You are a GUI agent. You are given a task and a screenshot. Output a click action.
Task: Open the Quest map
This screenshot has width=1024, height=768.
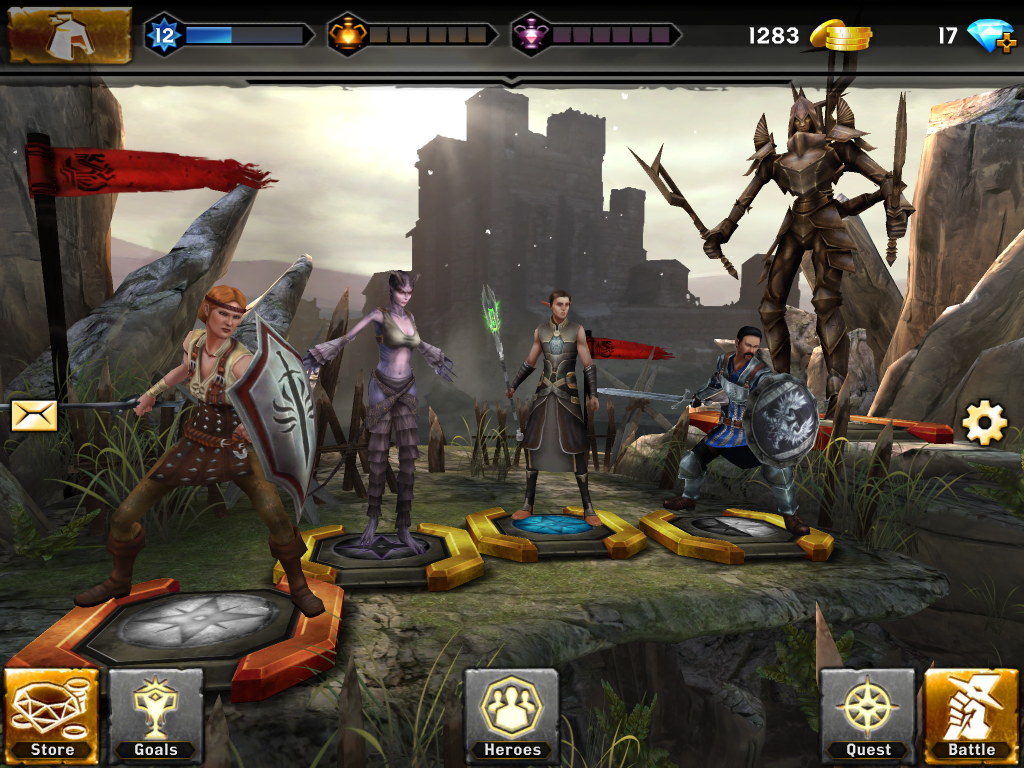pyautogui.click(x=868, y=714)
